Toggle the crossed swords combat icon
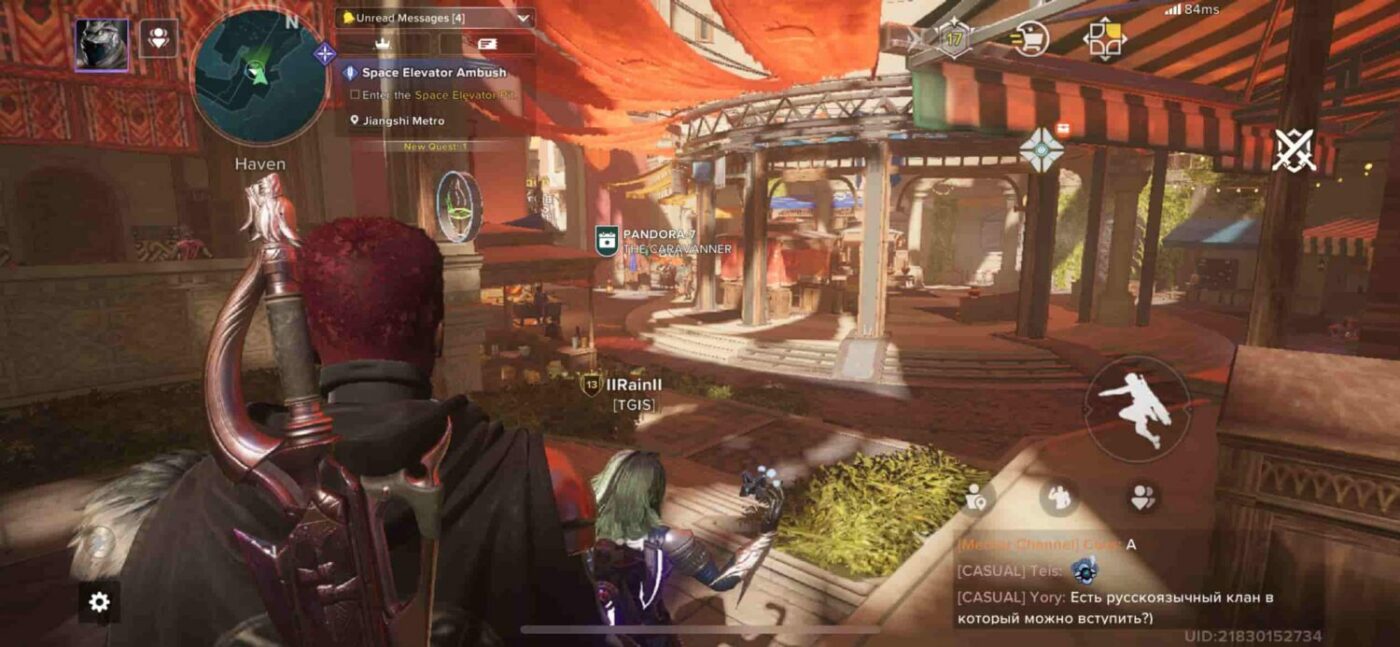This screenshot has height=647, width=1400. tap(1294, 150)
